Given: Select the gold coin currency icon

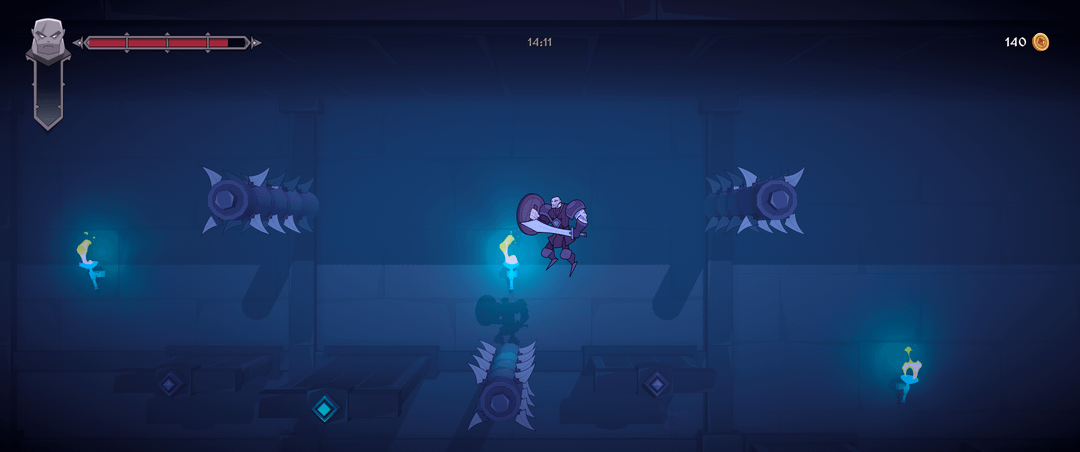Looking at the screenshot, I should pos(1041,42).
